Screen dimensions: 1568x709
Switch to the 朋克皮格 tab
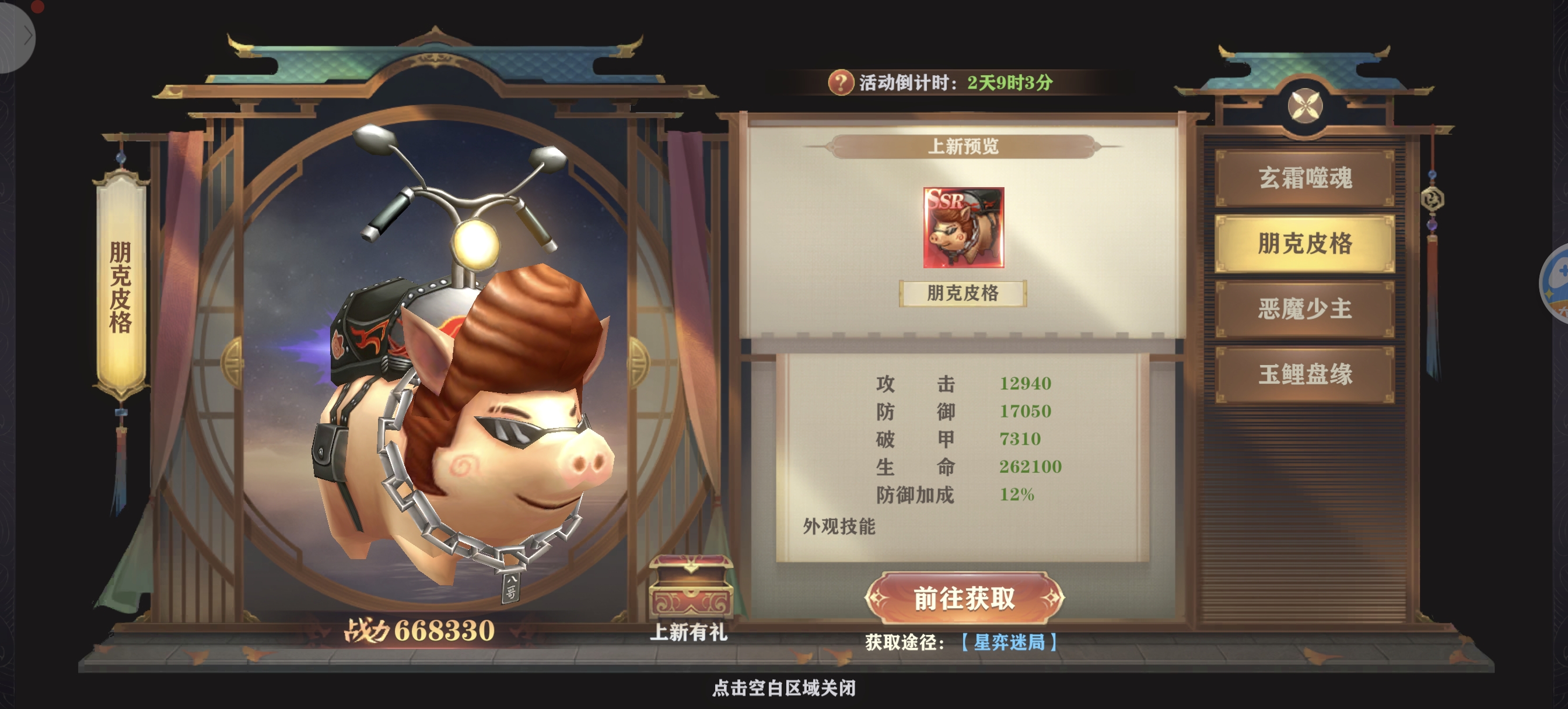click(1304, 244)
